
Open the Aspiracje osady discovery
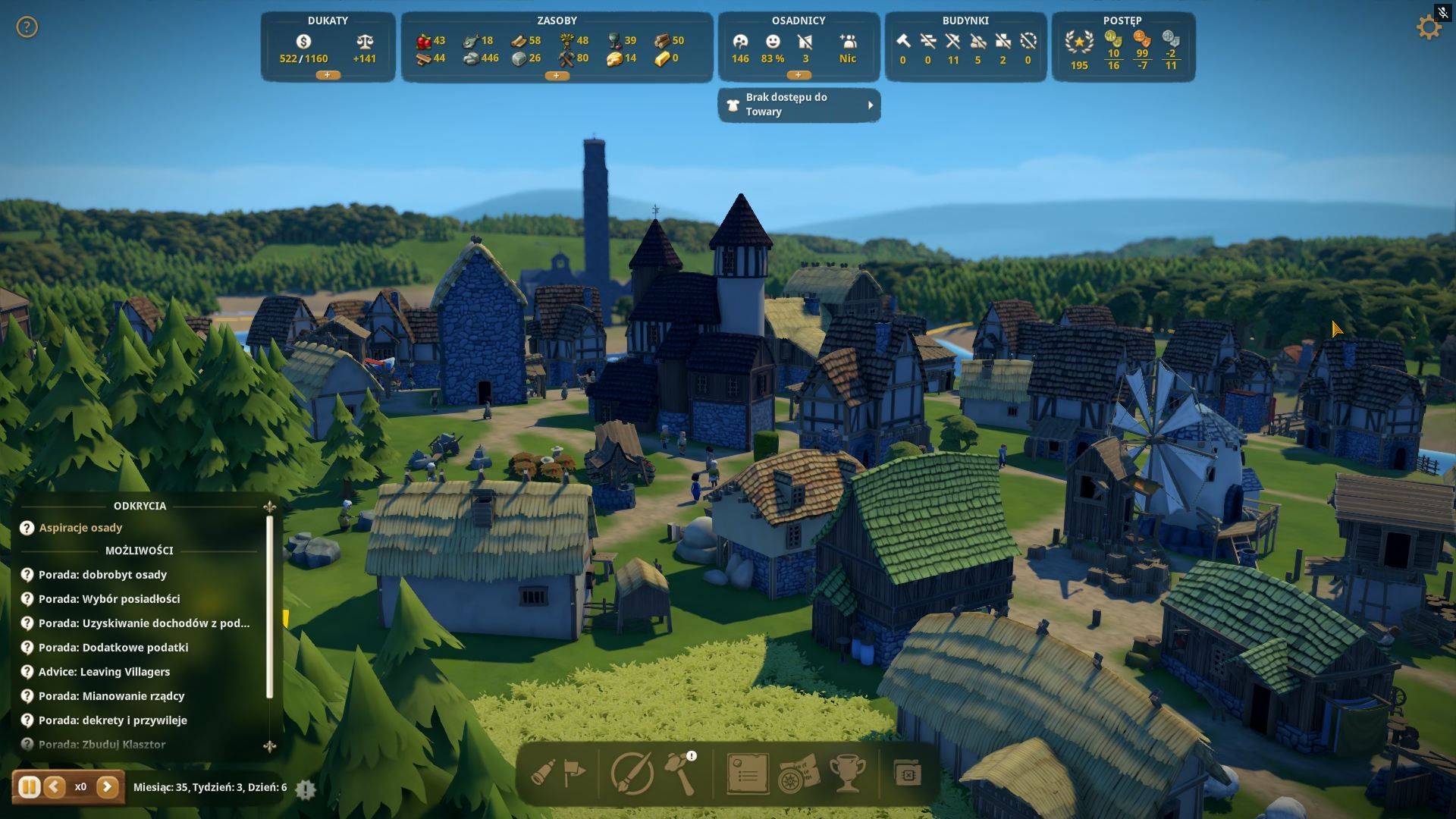[80, 528]
